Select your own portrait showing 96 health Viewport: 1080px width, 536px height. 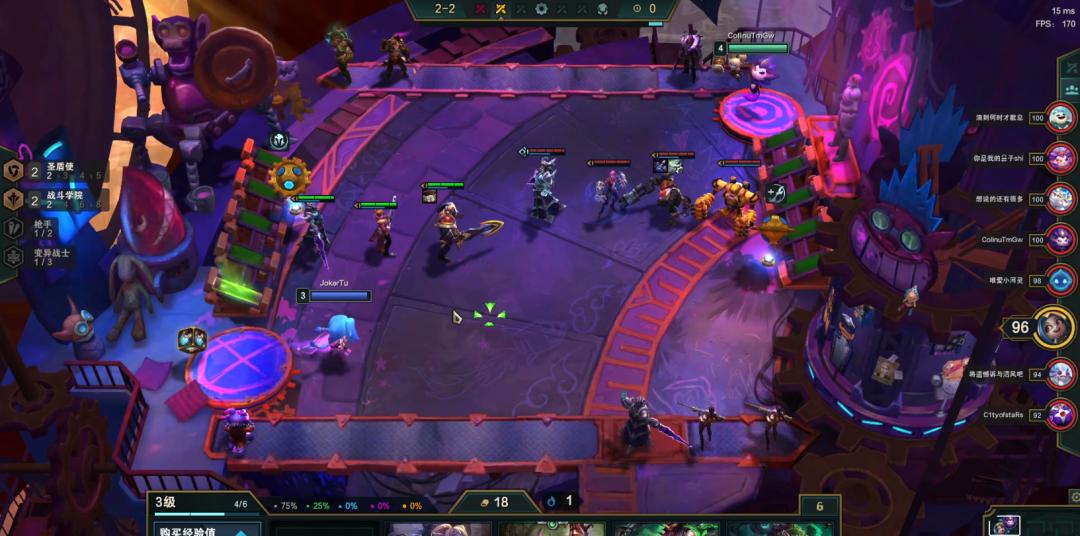(1052, 327)
